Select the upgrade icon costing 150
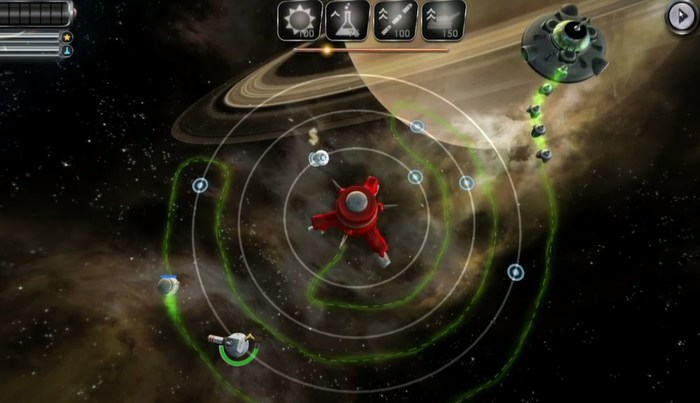Image resolution: width=700 pixels, height=403 pixels. (443, 21)
